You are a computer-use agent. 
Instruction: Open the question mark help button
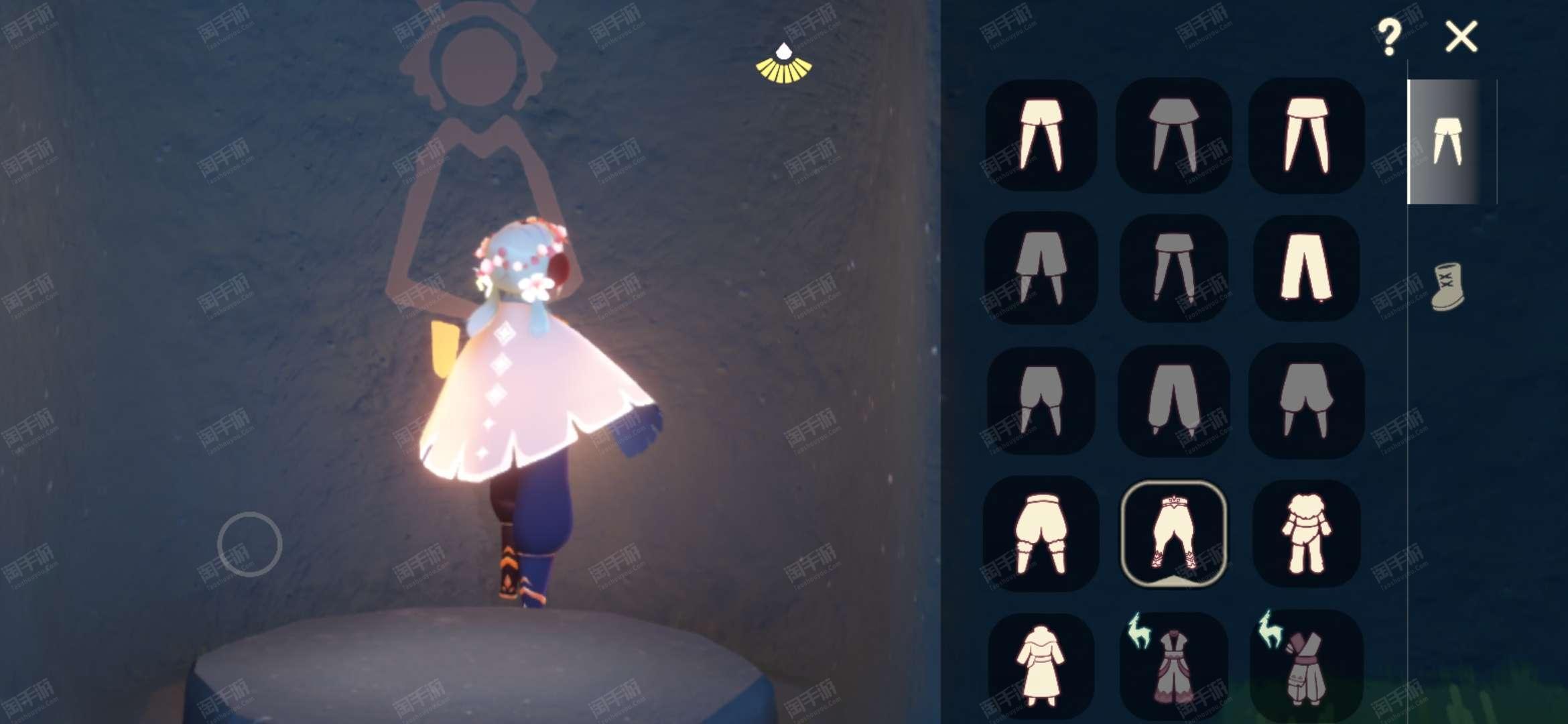tap(1389, 38)
